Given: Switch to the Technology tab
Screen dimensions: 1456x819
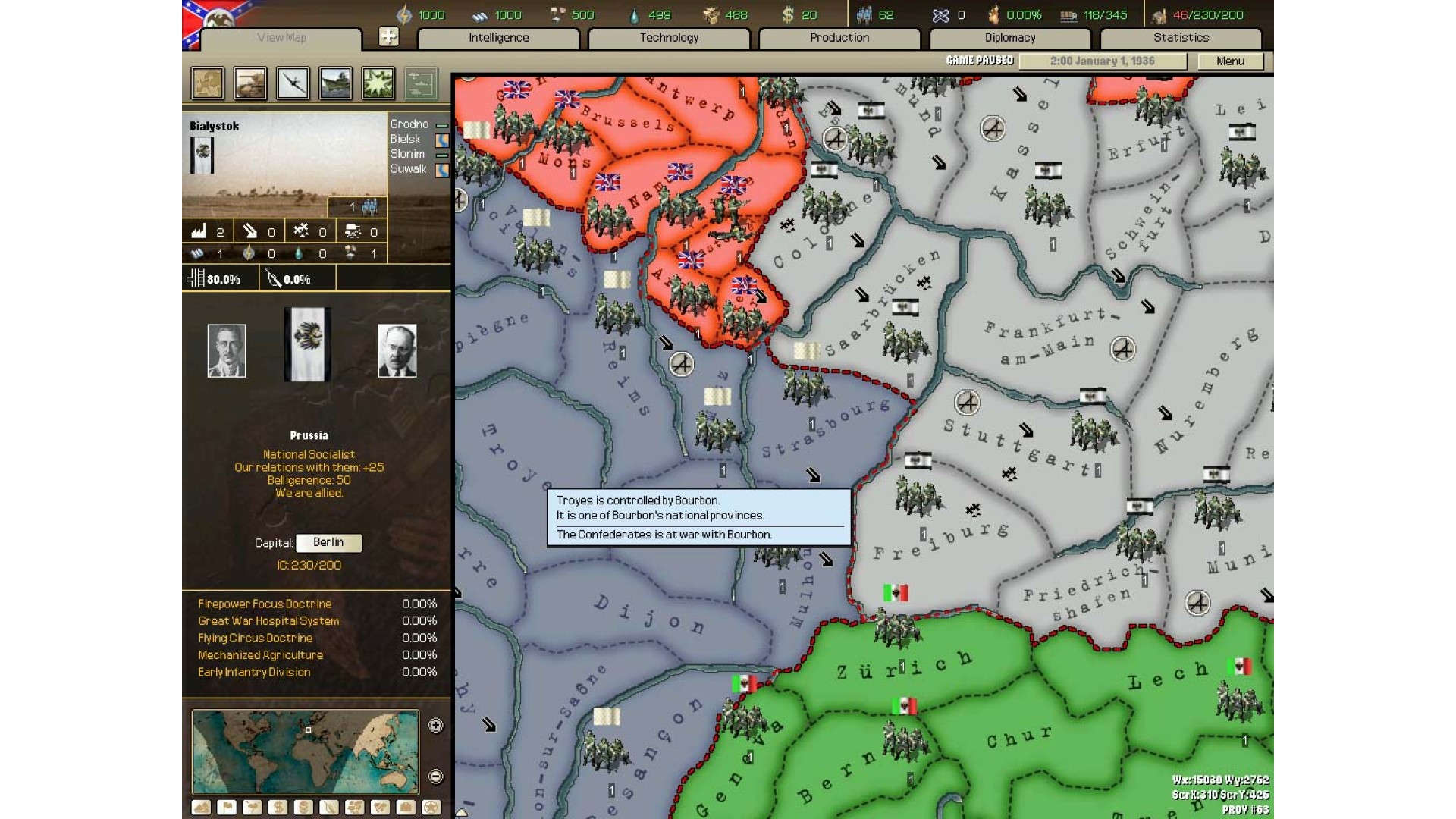Looking at the screenshot, I should 669,38.
